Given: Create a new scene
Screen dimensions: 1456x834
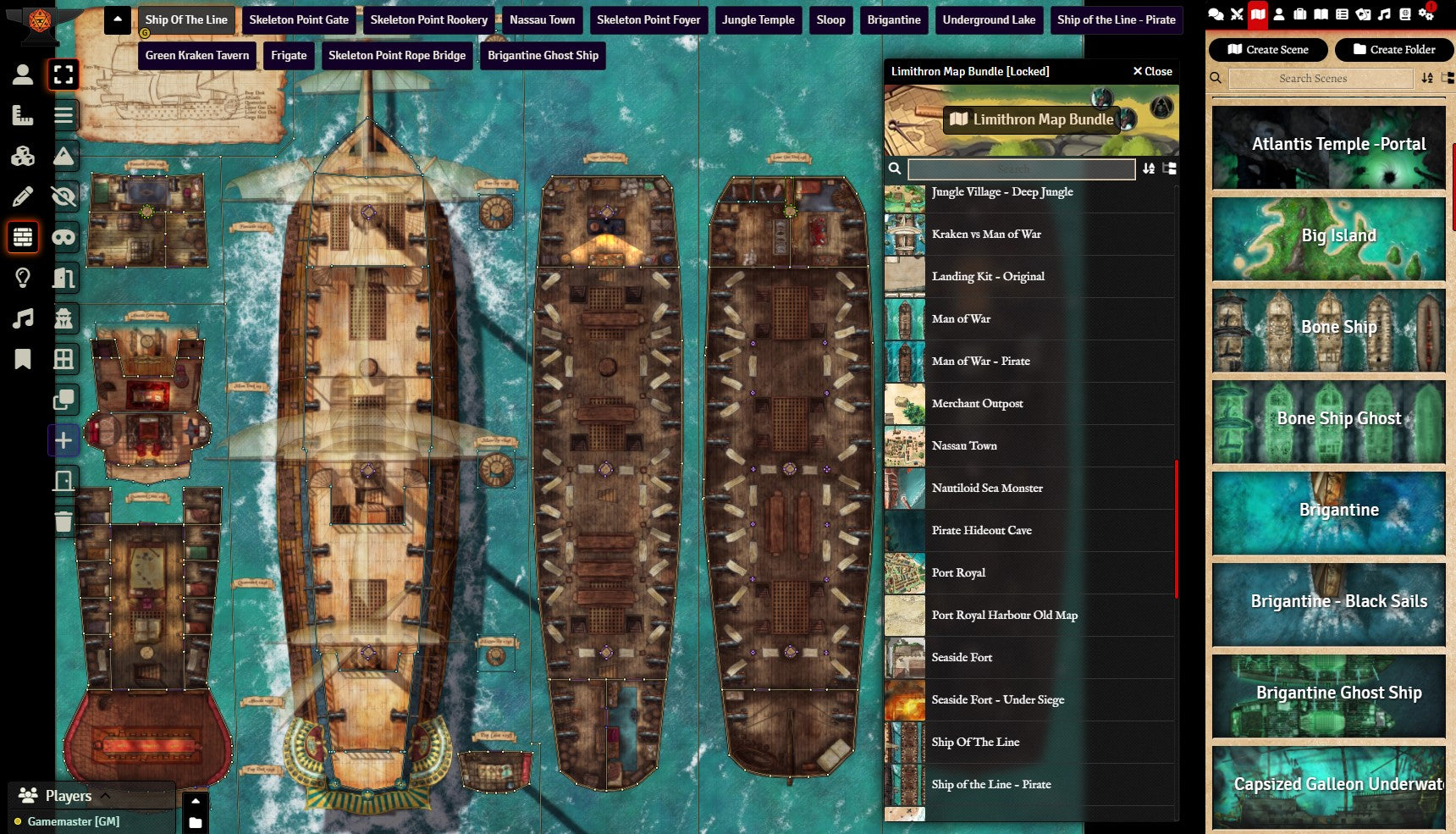Looking at the screenshot, I should click(1268, 50).
